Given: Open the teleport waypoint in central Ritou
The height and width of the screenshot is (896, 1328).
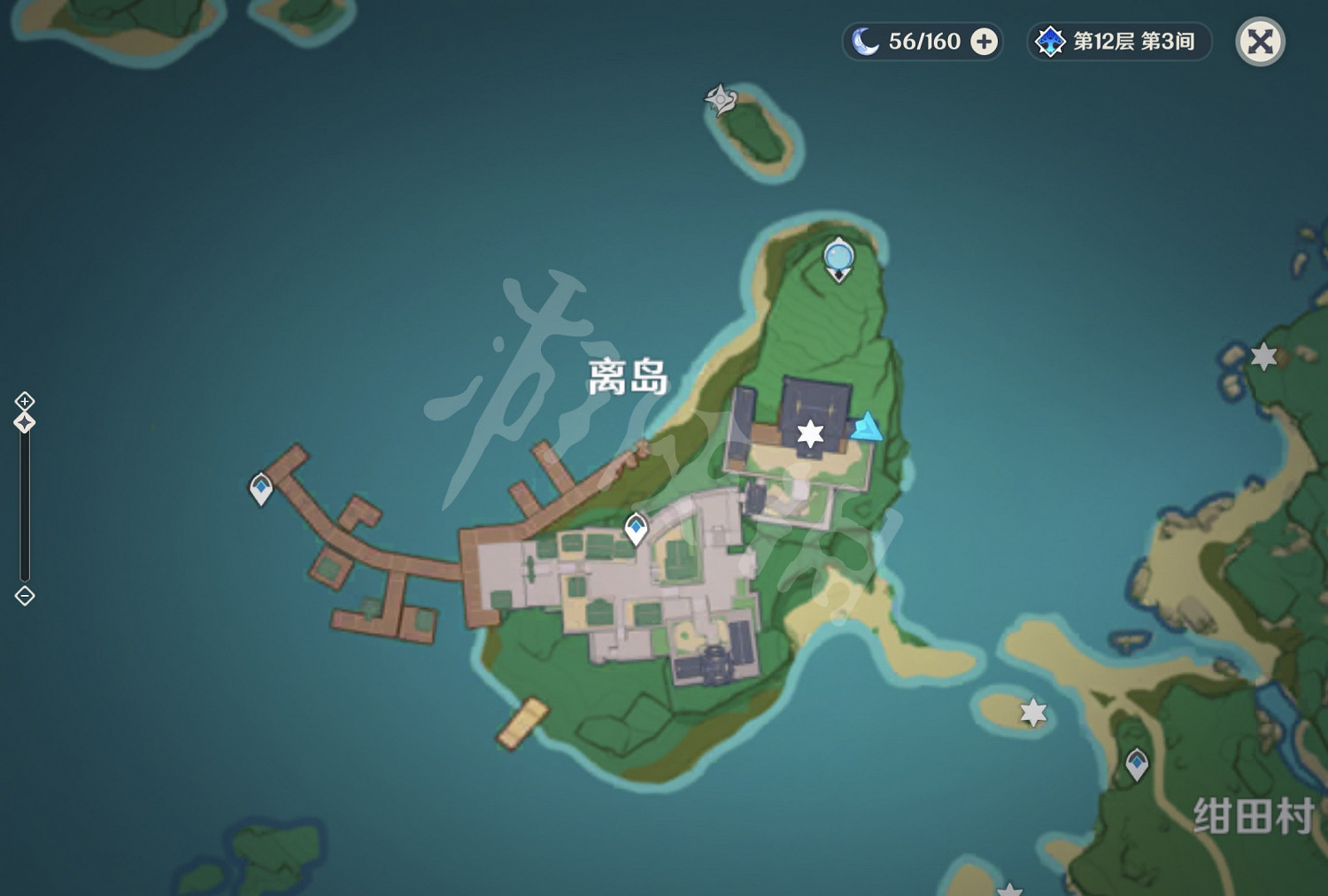Looking at the screenshot, I should [636, 526].
